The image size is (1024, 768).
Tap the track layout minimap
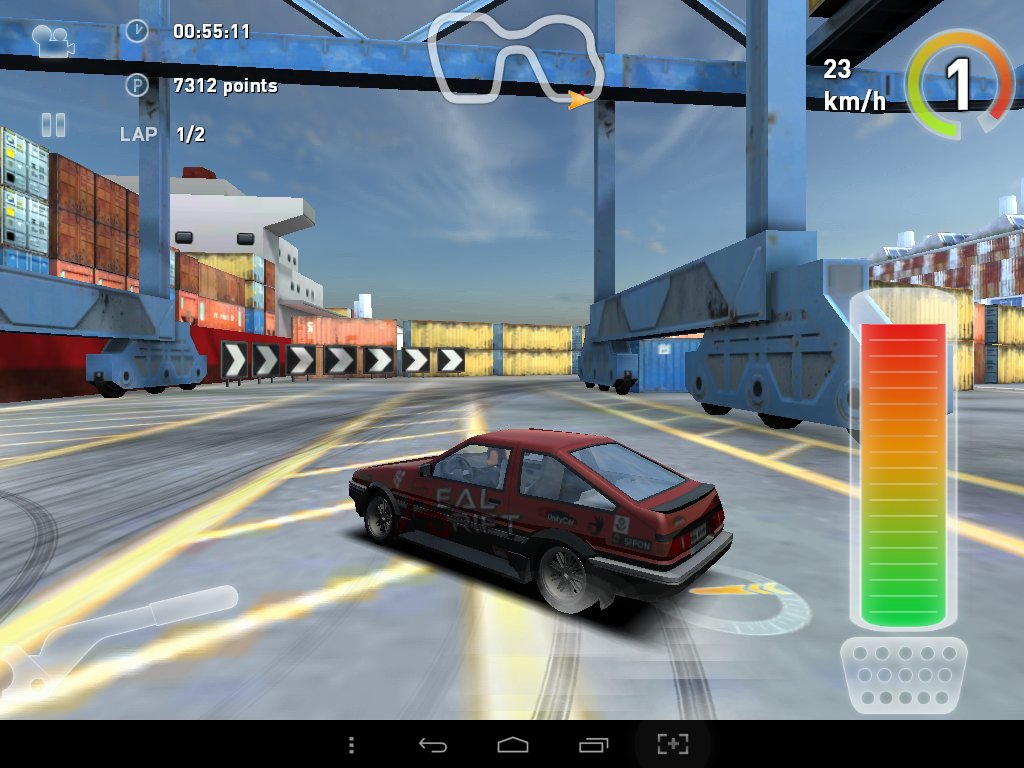click(517, 59)
